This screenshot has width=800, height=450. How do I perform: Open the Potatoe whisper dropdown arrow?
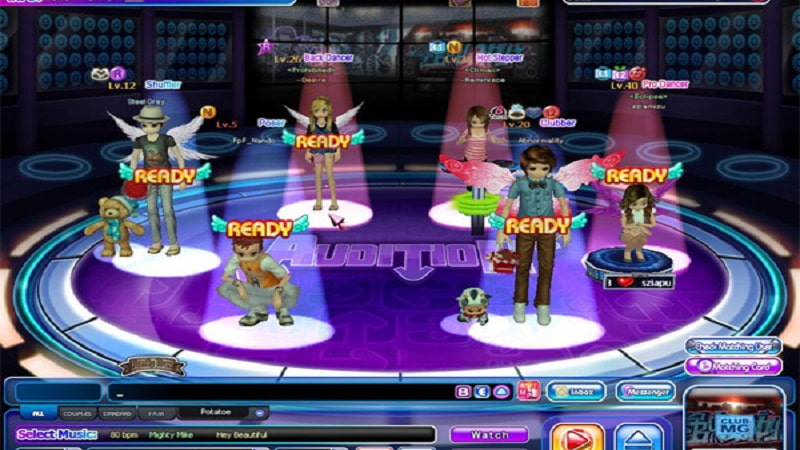click(260, 412)
